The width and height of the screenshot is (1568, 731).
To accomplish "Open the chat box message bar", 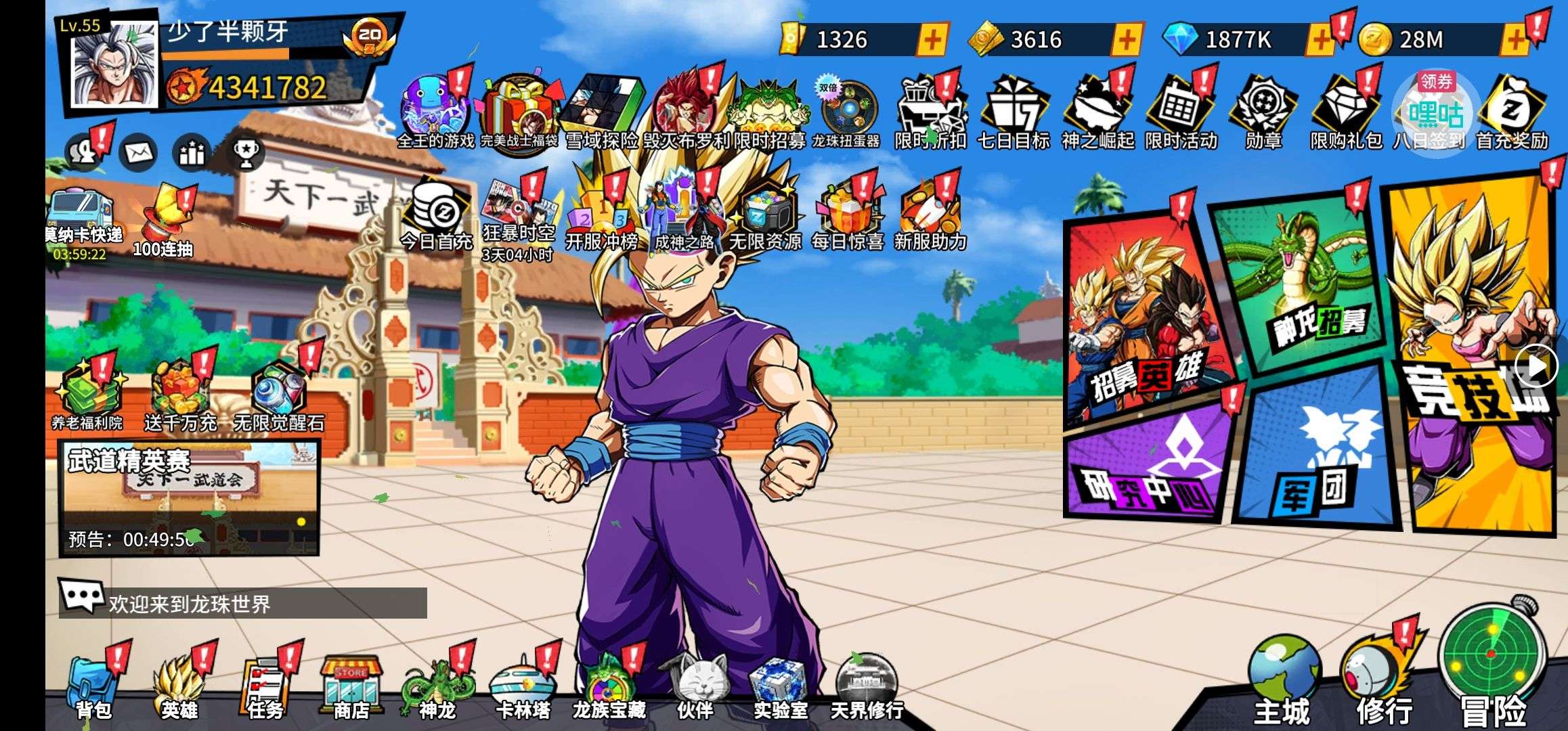I will tap(244, 602).
